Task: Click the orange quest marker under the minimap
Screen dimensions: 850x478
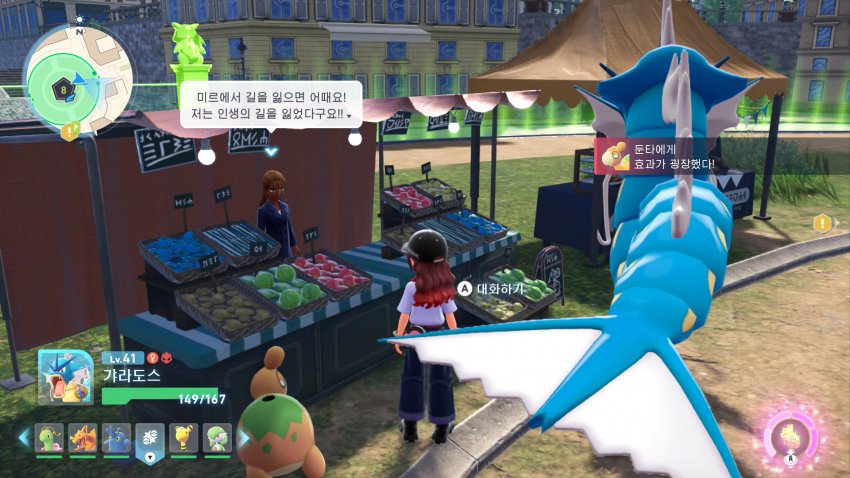Action: click(x=69, y=131)
